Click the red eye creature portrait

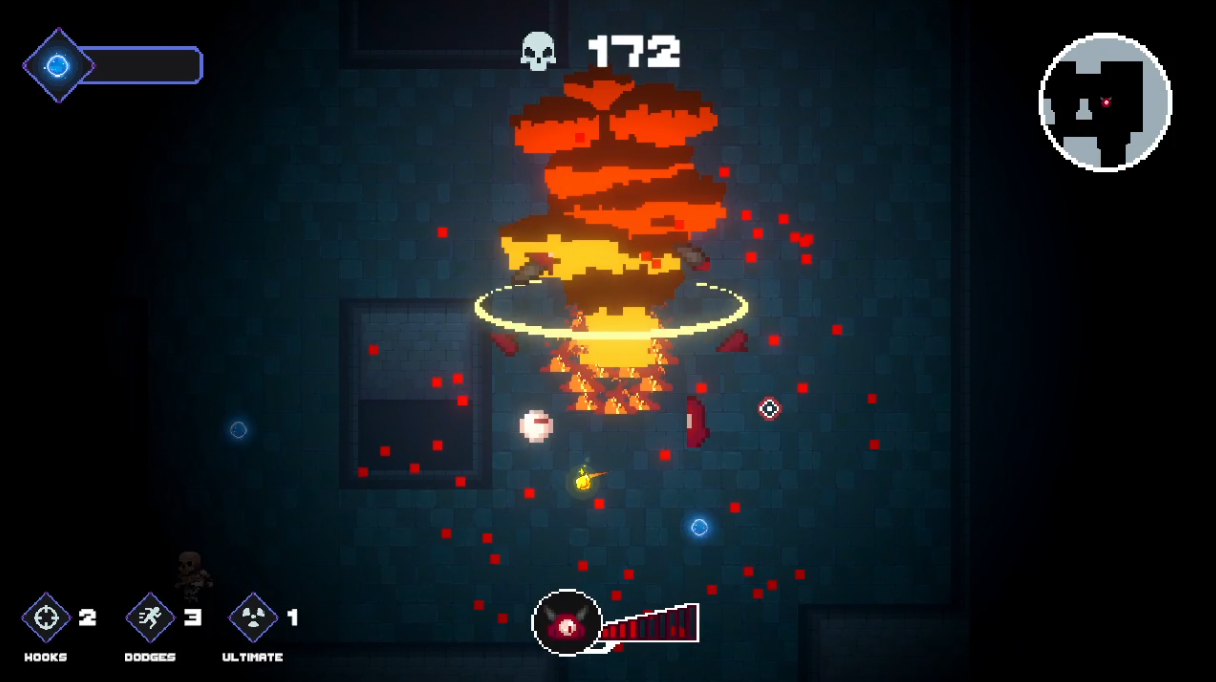(567, 624)
